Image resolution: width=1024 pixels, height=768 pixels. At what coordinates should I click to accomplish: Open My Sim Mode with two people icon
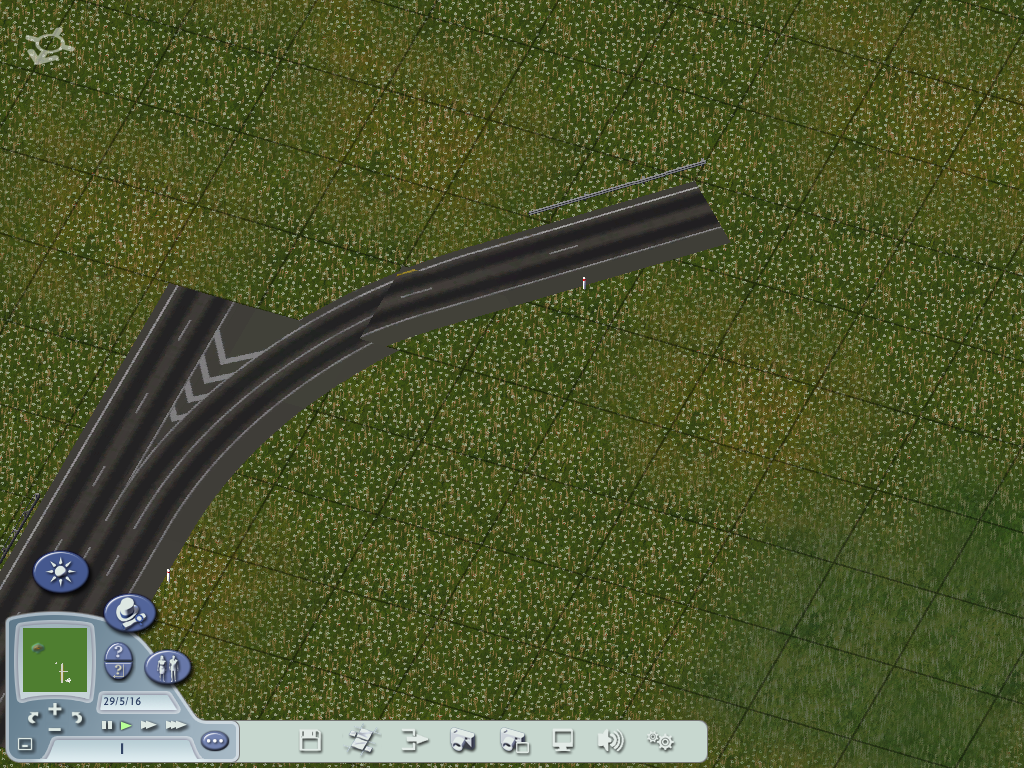168,666
